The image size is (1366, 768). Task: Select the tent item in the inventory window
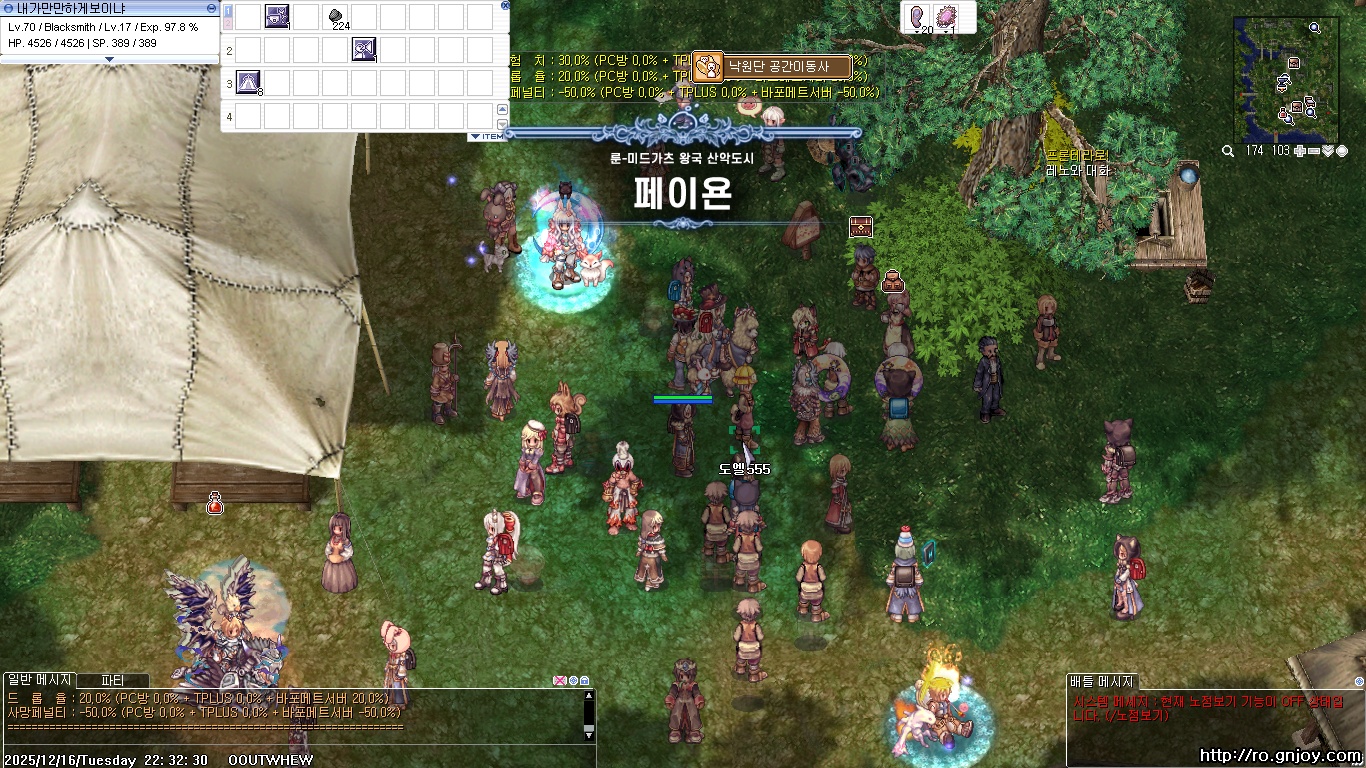[248, 83]
